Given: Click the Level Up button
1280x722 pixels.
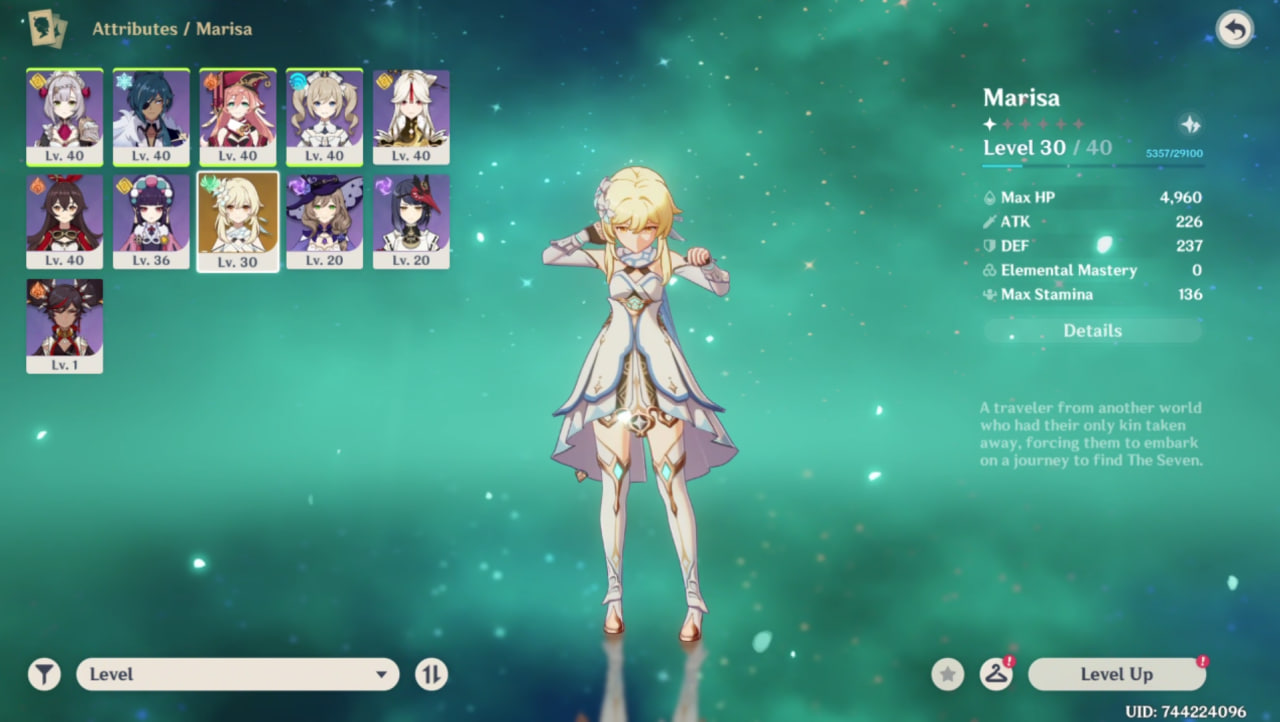Looking at the screenshot, I should coord(1116,674).
